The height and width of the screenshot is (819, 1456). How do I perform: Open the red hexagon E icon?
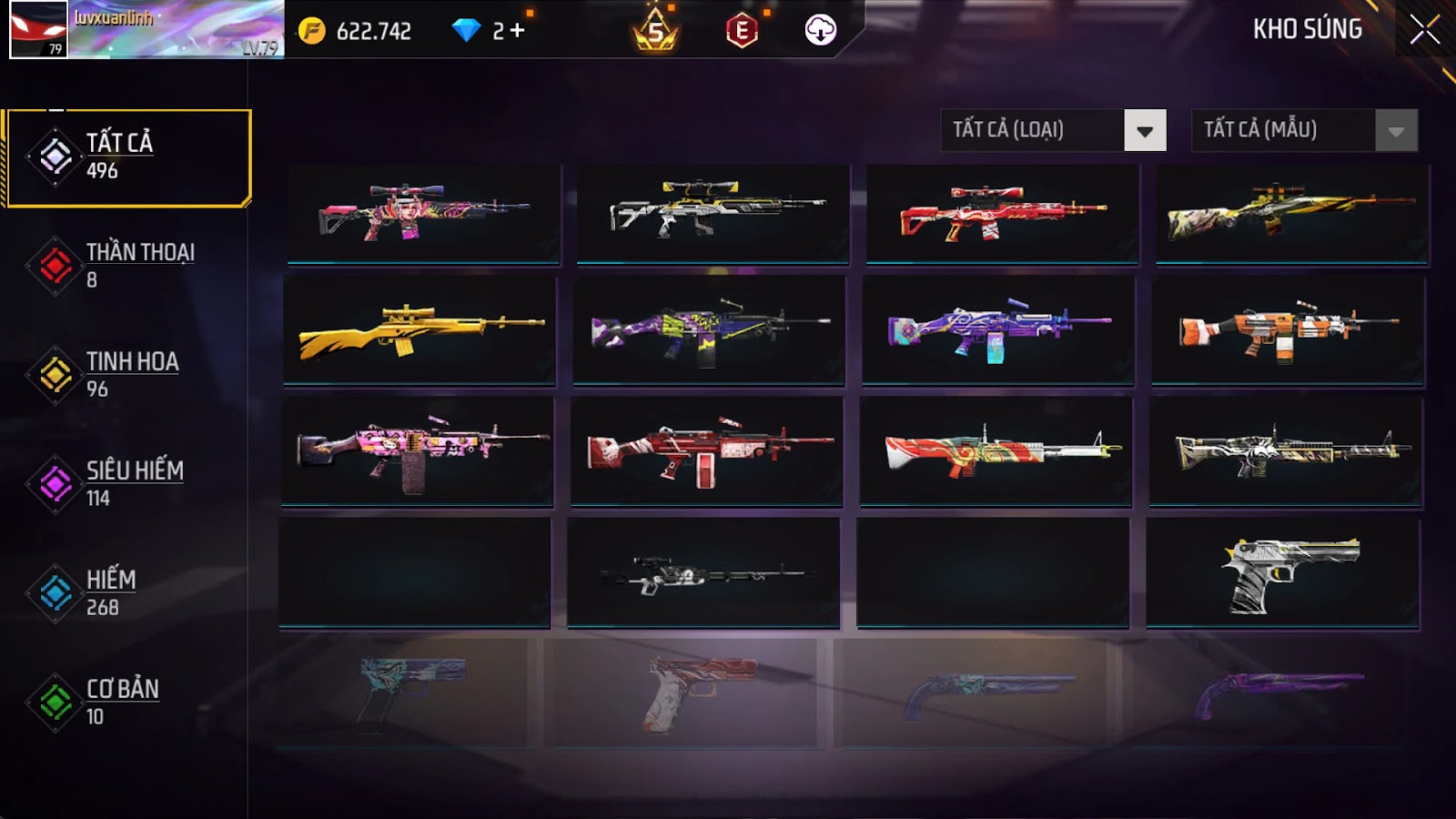pos(742,31)
